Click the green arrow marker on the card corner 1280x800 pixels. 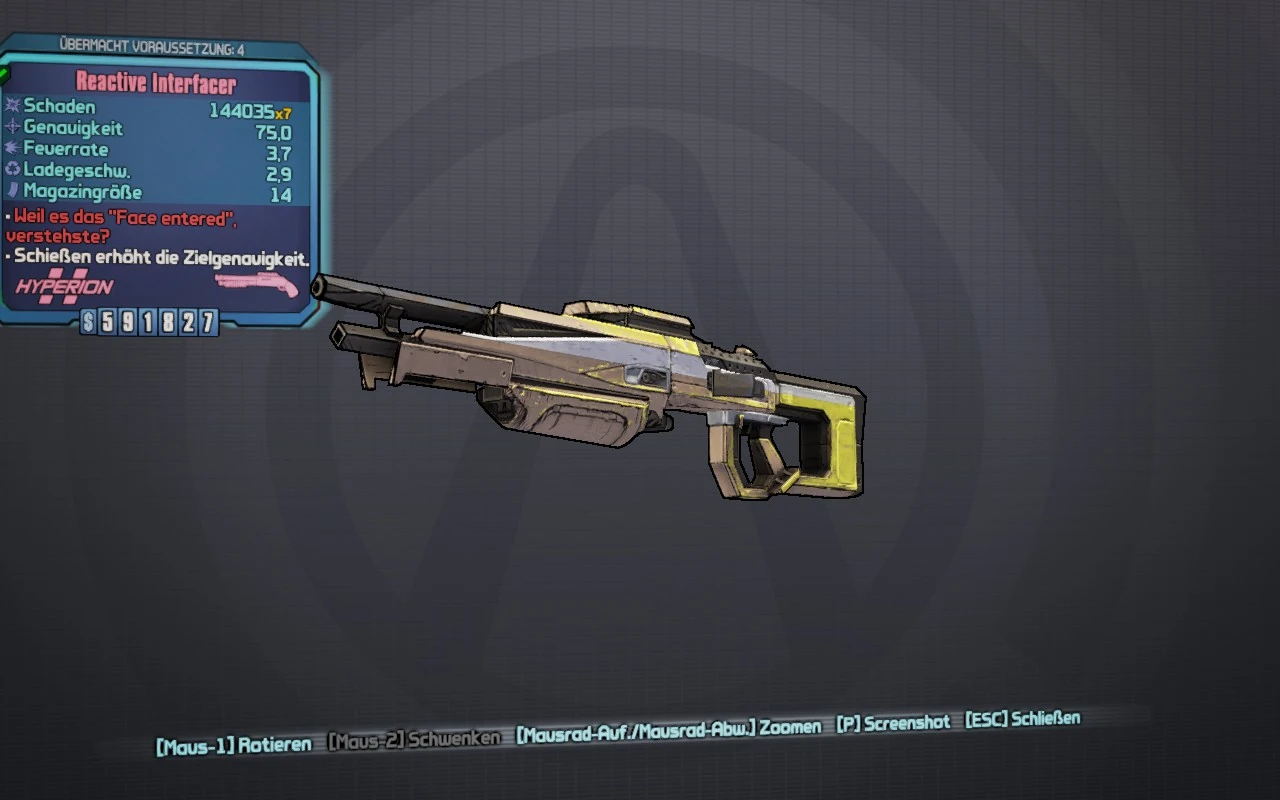[6, 74]
